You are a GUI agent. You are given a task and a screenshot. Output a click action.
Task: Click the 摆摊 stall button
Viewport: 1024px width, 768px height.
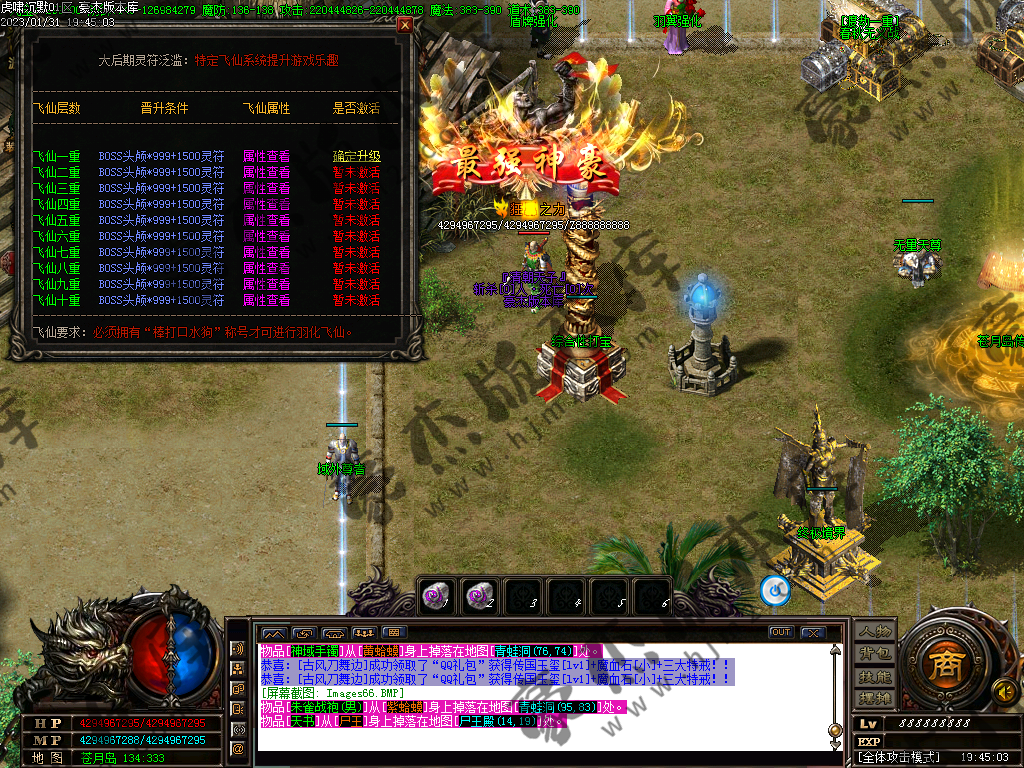coord(873,697)
